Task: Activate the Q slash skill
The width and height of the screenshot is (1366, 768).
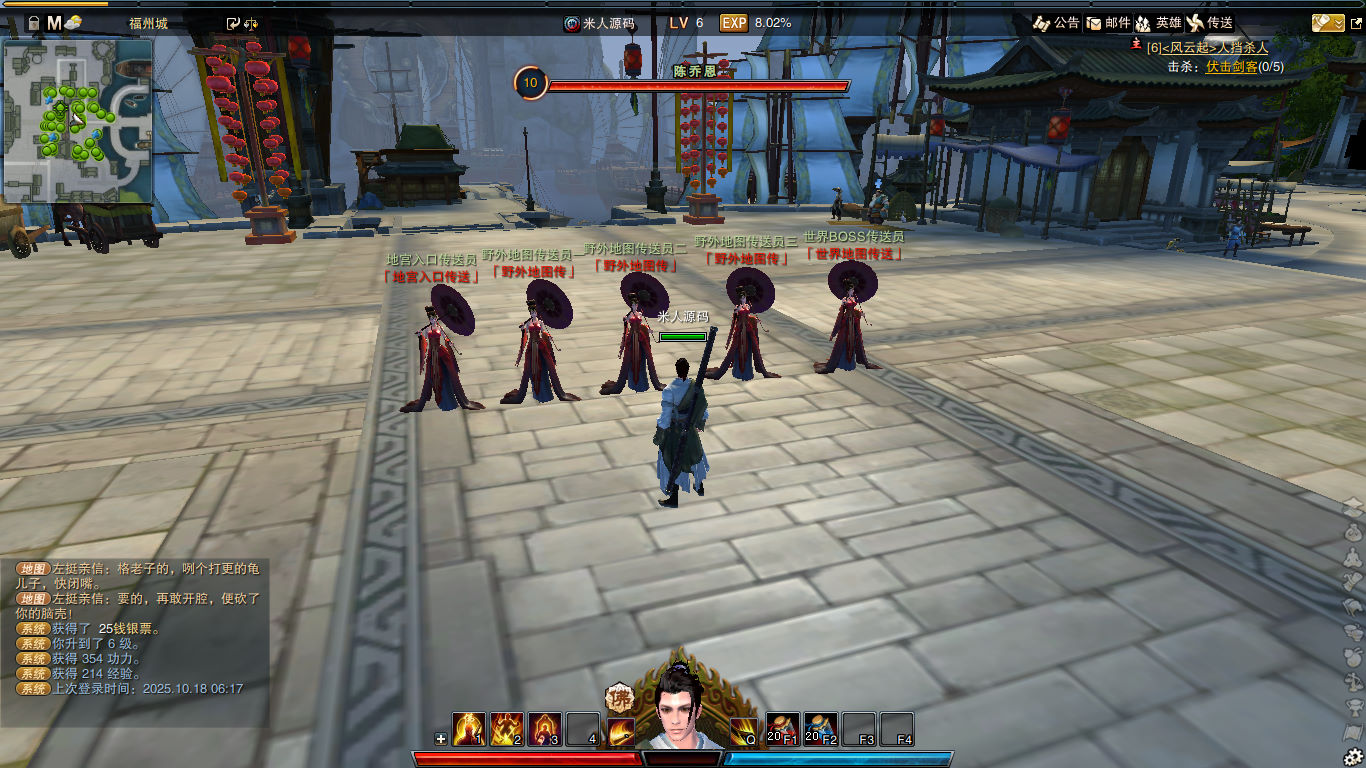Action: (x=744, y=731)
